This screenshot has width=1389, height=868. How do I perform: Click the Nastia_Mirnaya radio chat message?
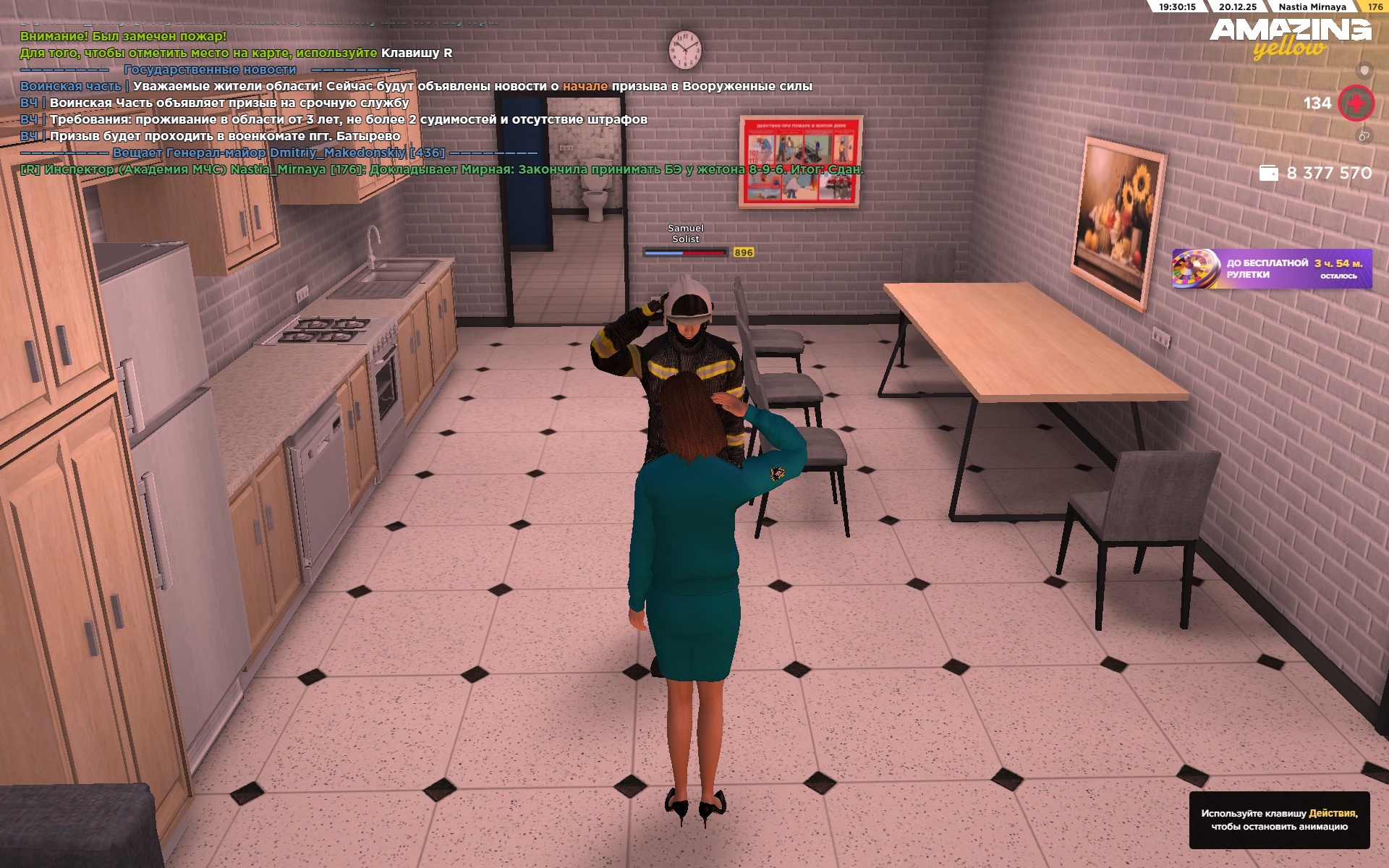point(441,170)
